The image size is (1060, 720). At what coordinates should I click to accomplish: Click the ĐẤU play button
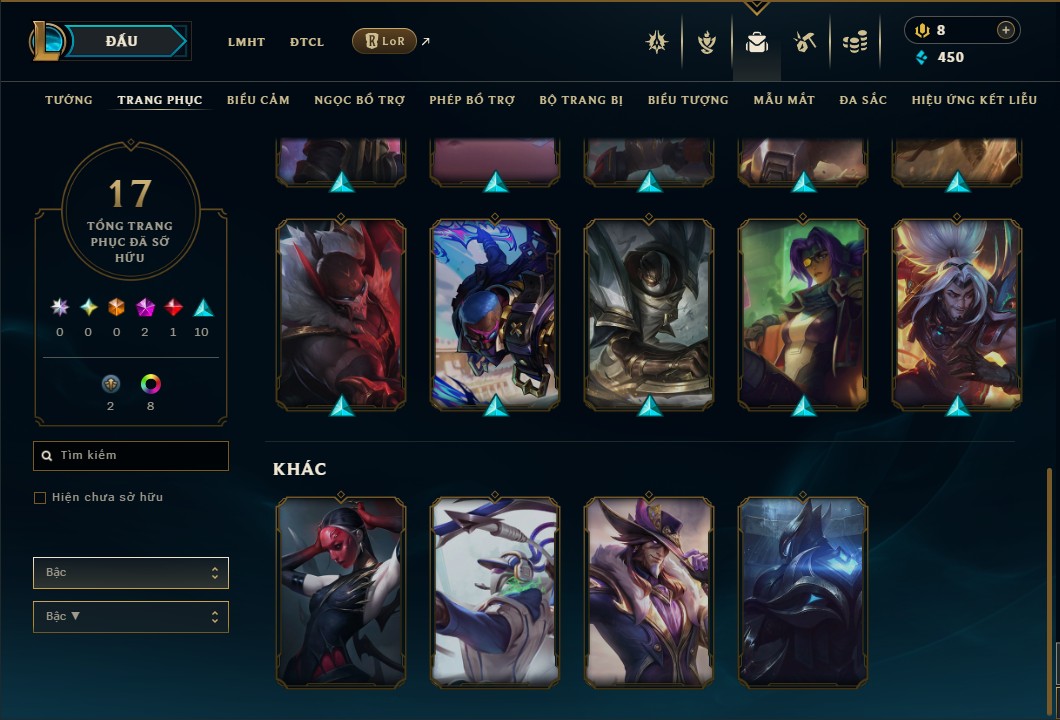coord(122,41)
